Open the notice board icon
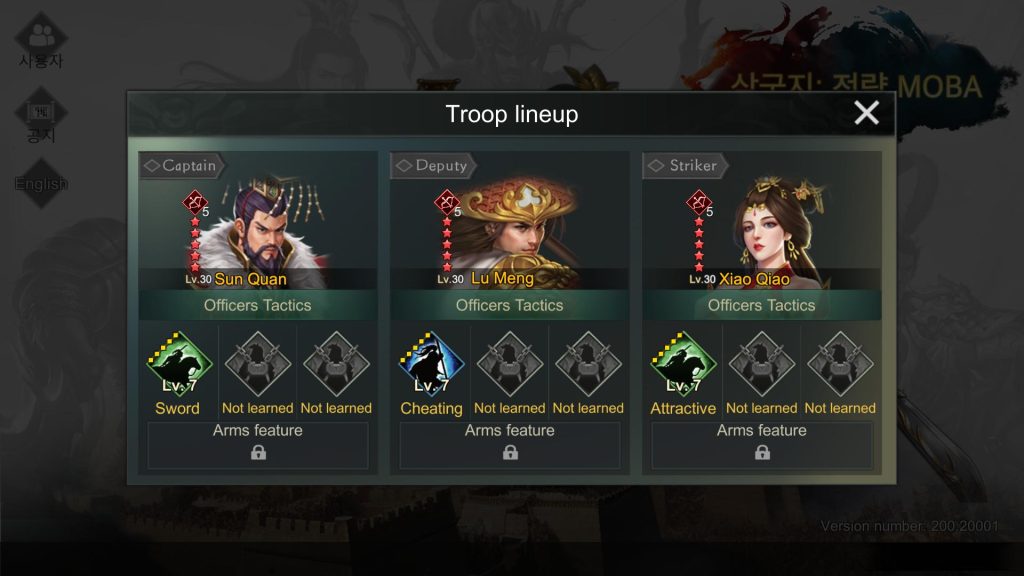 [41, 115]
